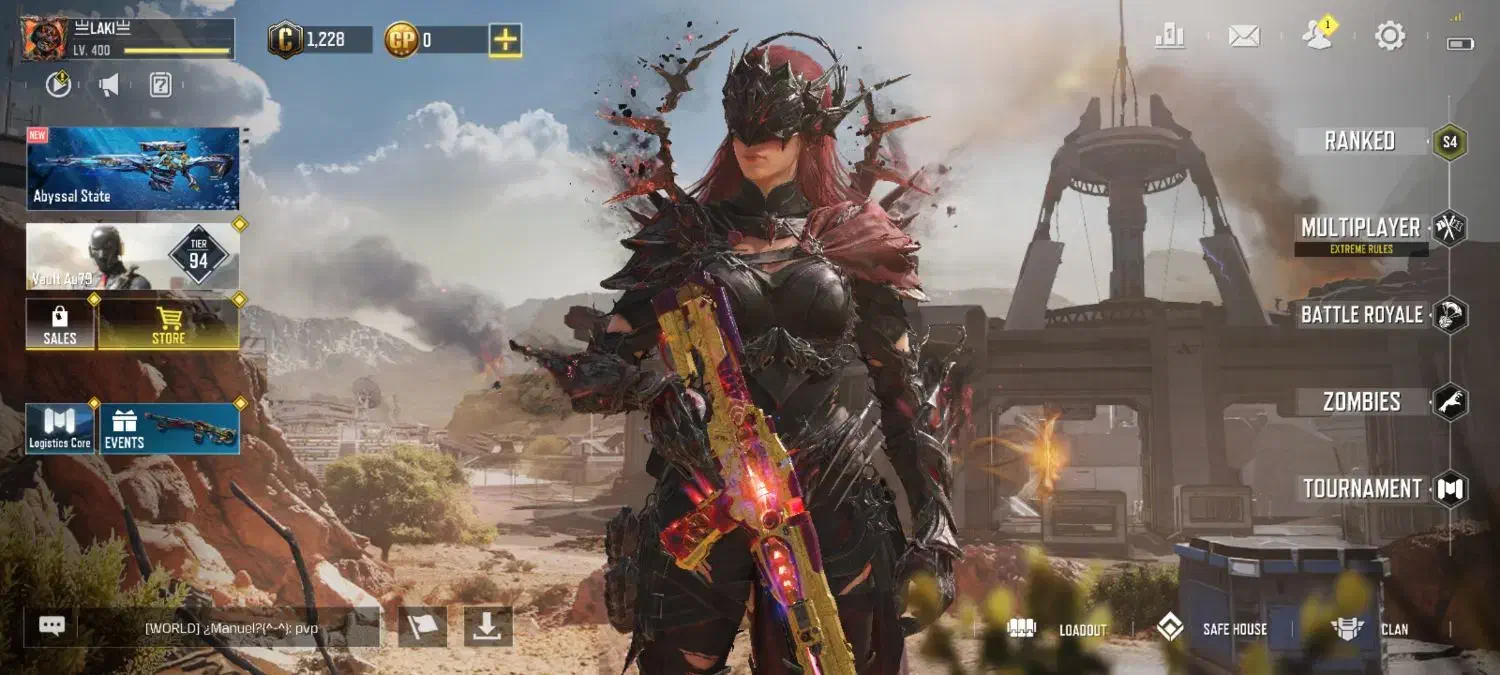Viewport: 1500px width, 675px height.
Task: Open the question mark help icon
Action: tap(160, 85)
